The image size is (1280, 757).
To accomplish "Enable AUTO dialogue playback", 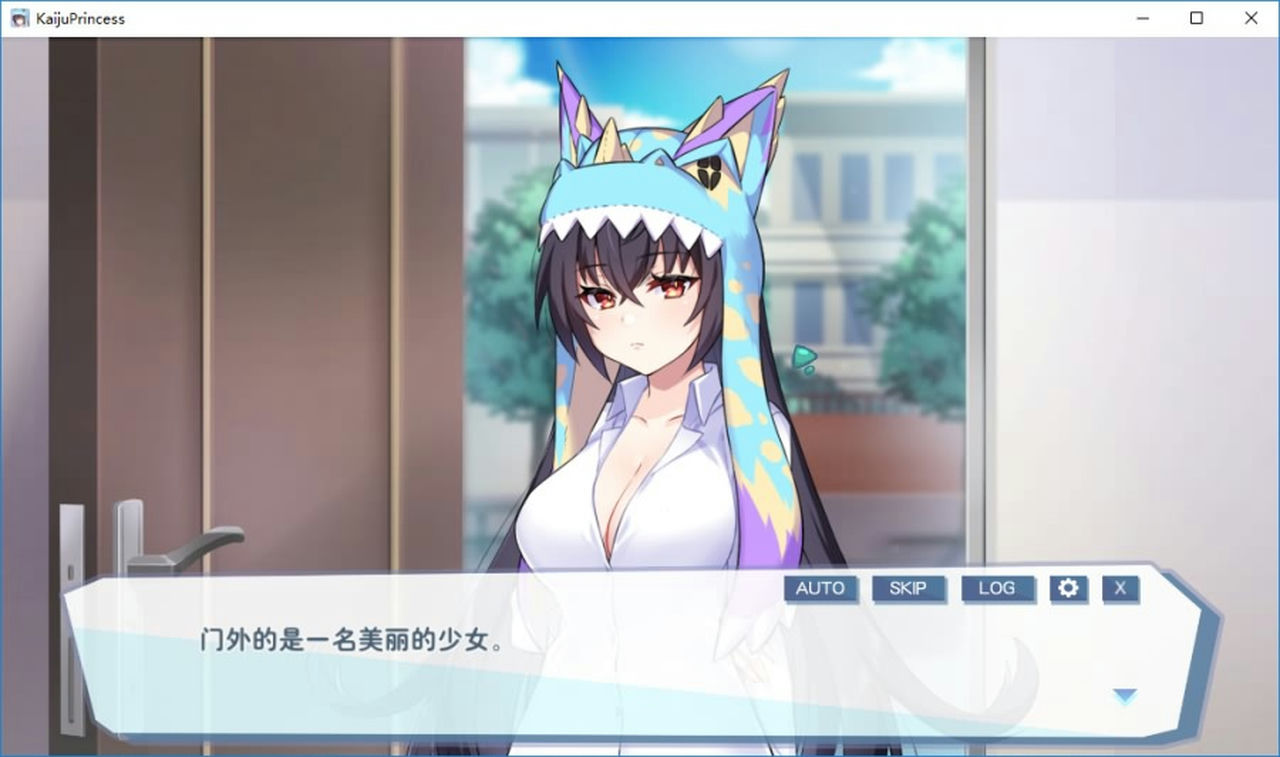I will pyautogui.click(x=820, y=589).
